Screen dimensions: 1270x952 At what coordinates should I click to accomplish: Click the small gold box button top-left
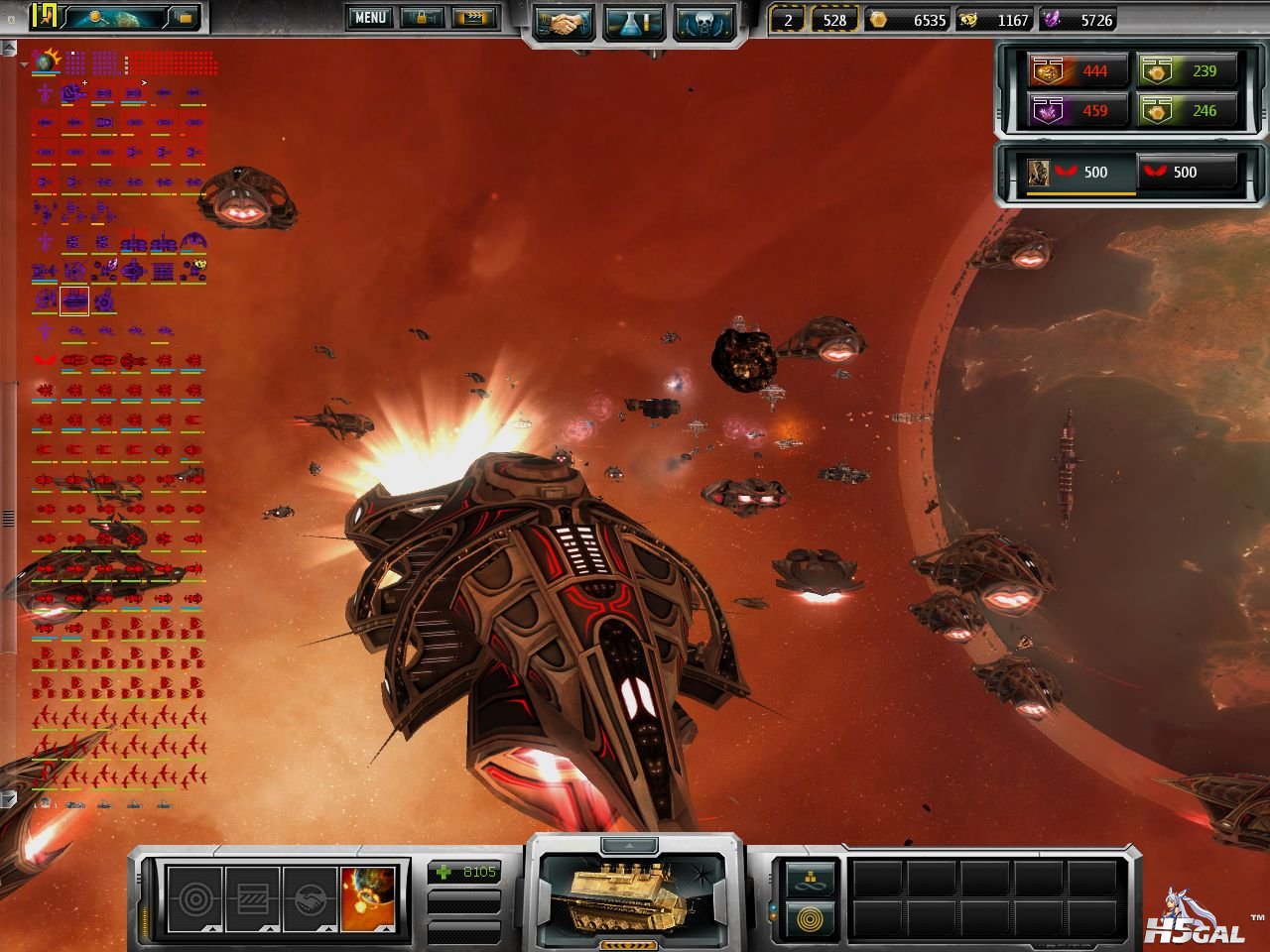185,17
